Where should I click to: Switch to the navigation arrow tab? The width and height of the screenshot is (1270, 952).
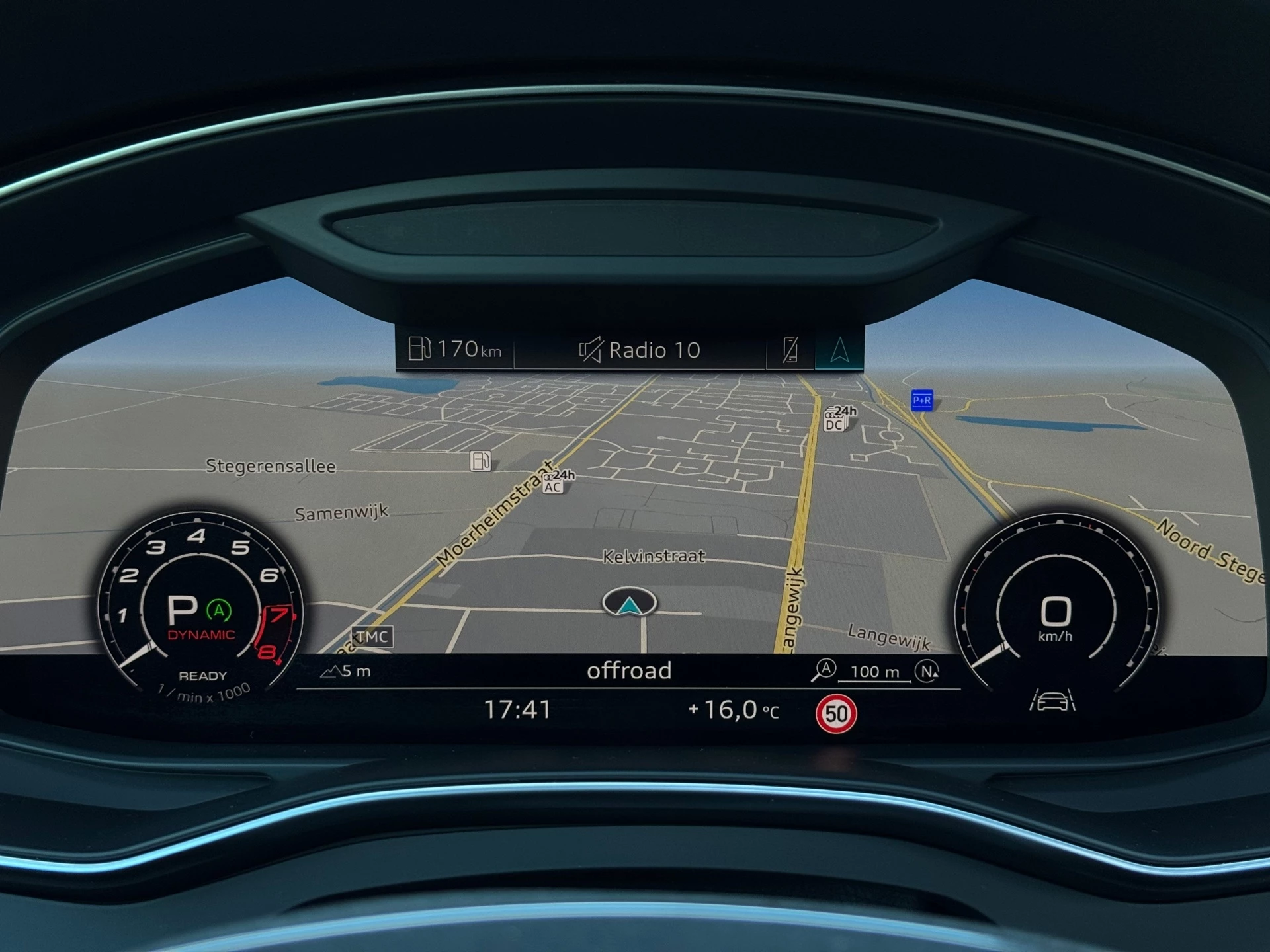[839, 350]
